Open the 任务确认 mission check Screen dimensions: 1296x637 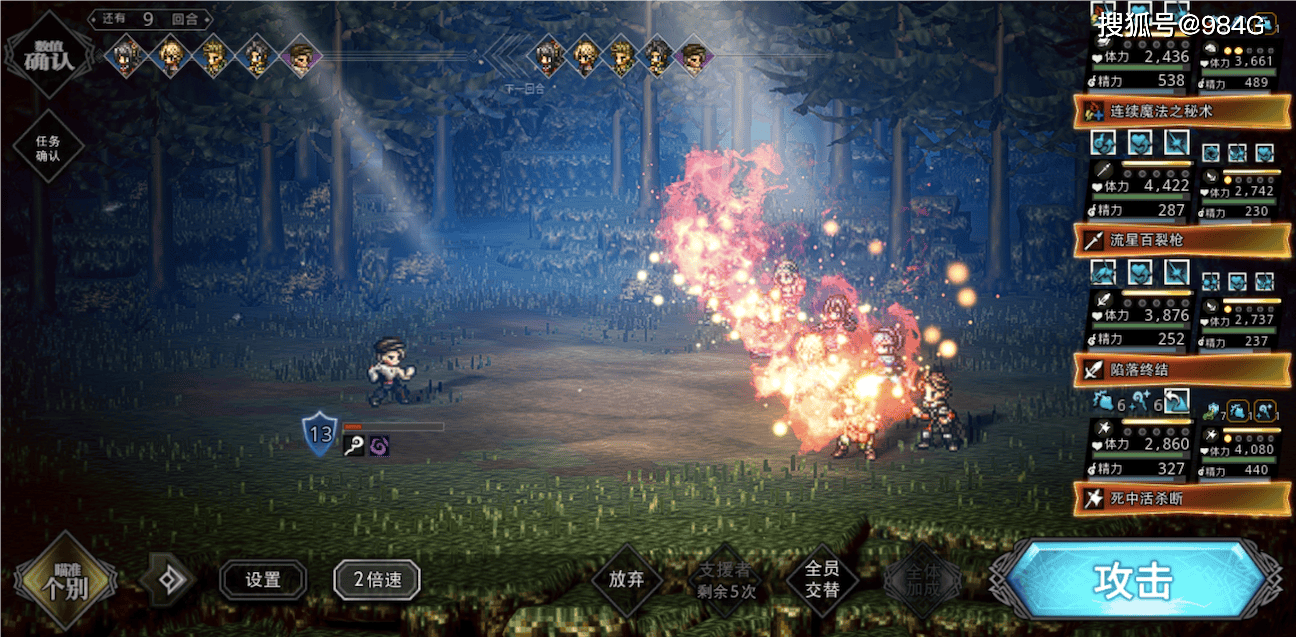point(48,149)
